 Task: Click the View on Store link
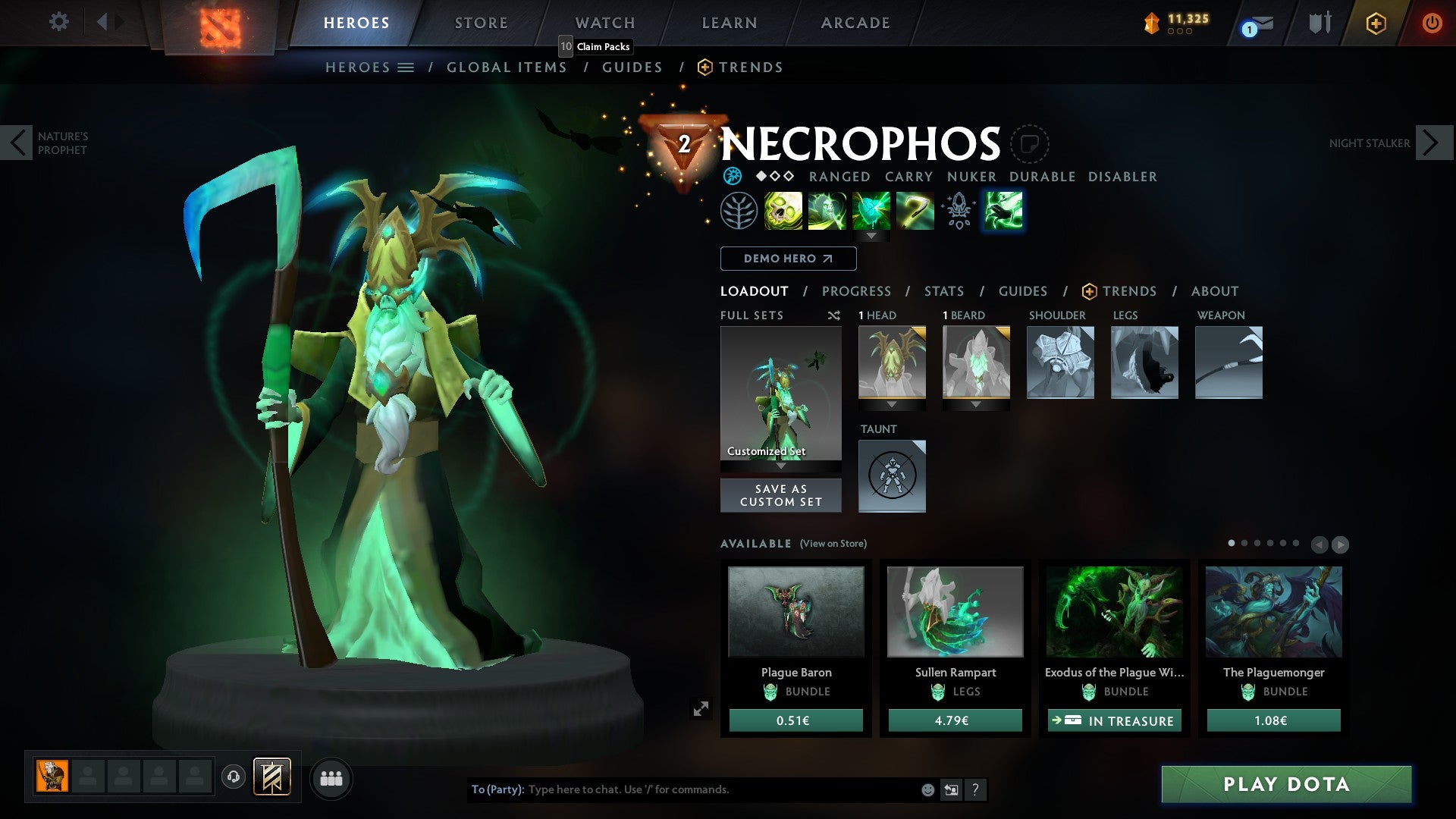[833, 544]
